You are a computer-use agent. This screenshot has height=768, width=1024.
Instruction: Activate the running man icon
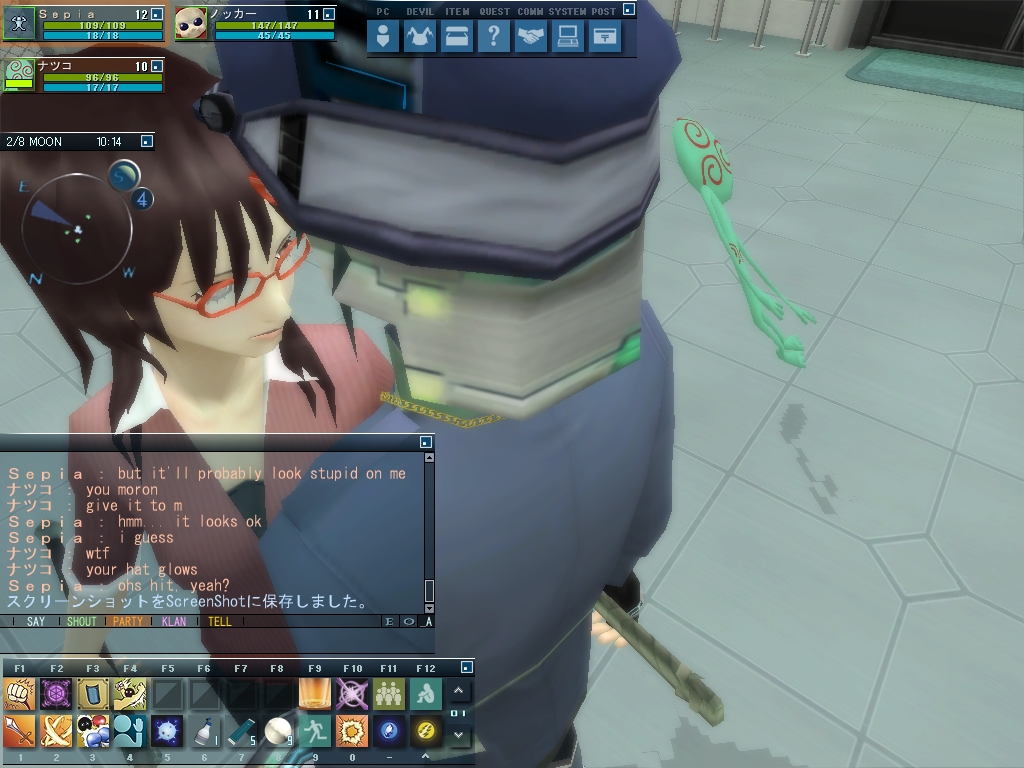[x=314, y=731]
